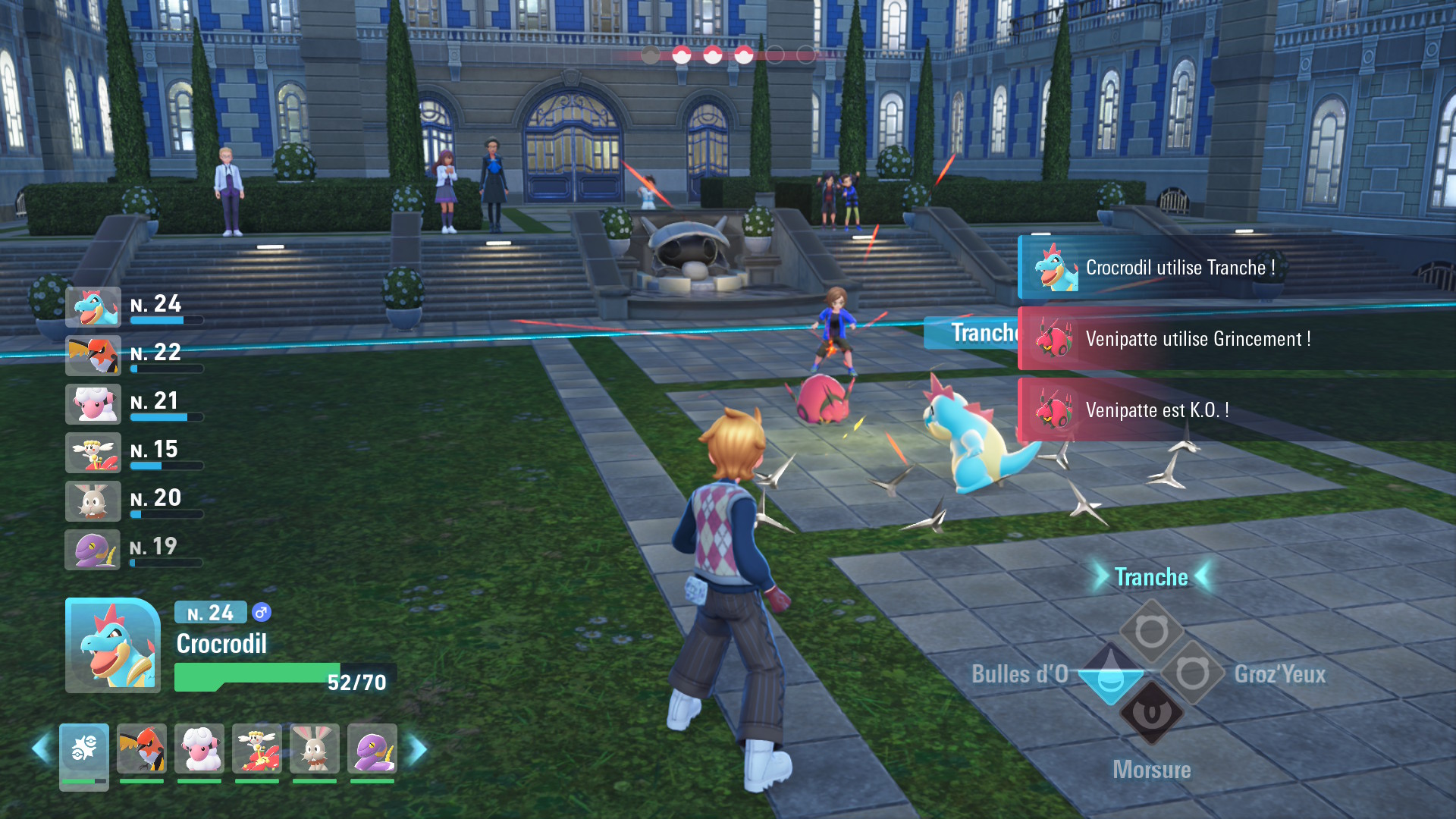Open the large Crocodil portrait
This screenshot has width=1456, height=819.
(113, 645)
